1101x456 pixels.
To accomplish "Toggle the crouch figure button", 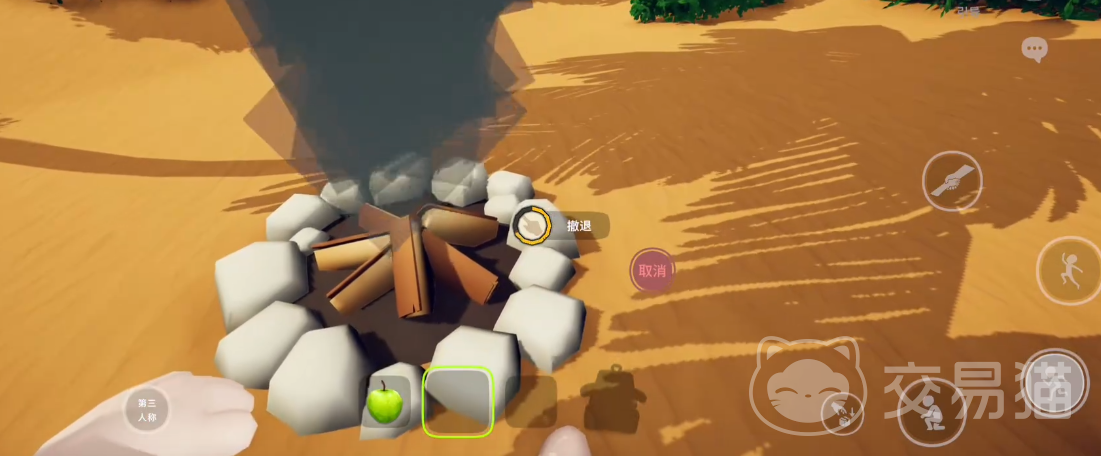I will (x=931, y=411).
